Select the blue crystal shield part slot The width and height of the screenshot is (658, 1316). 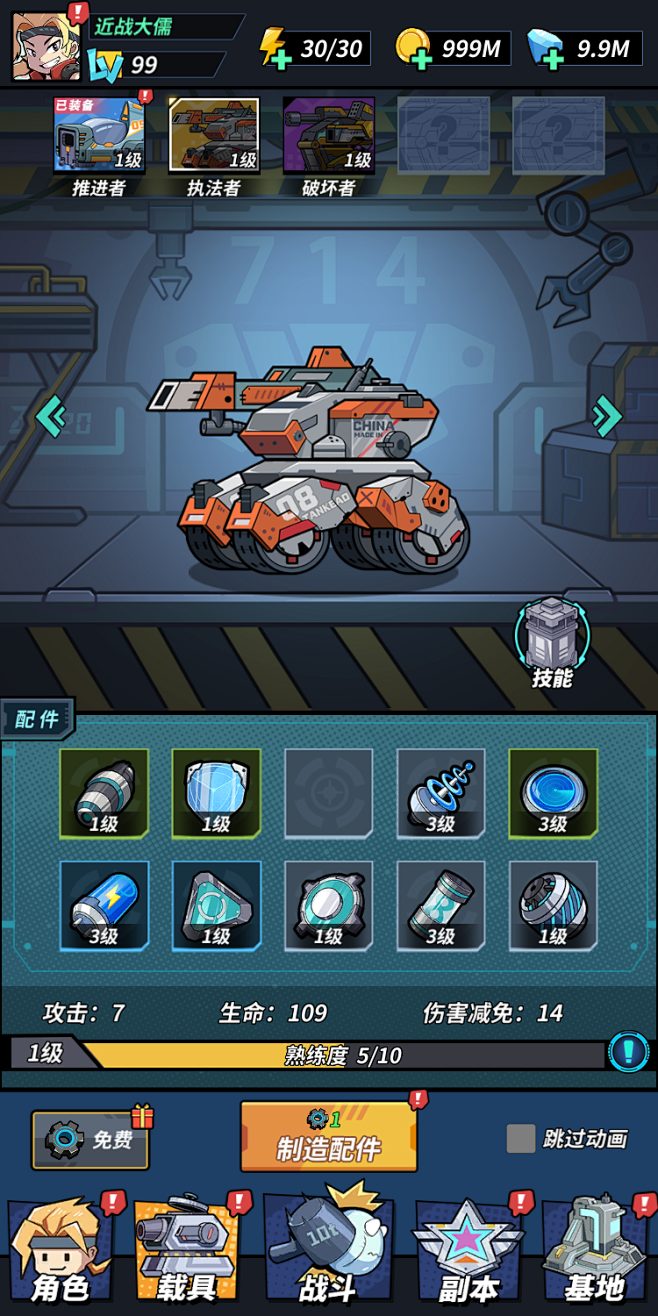tap(216, 793)
